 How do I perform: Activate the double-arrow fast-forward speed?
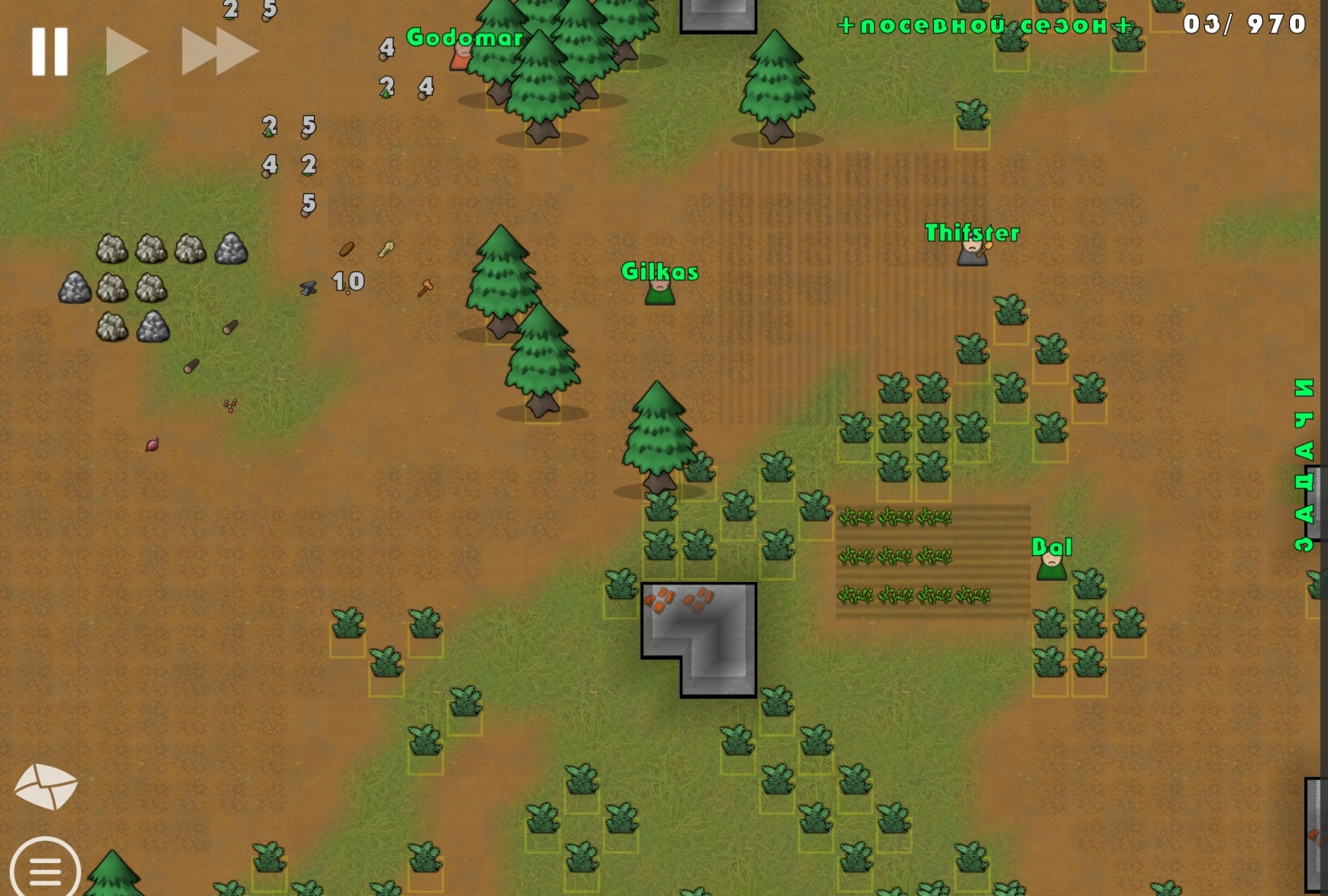[219, 52]
